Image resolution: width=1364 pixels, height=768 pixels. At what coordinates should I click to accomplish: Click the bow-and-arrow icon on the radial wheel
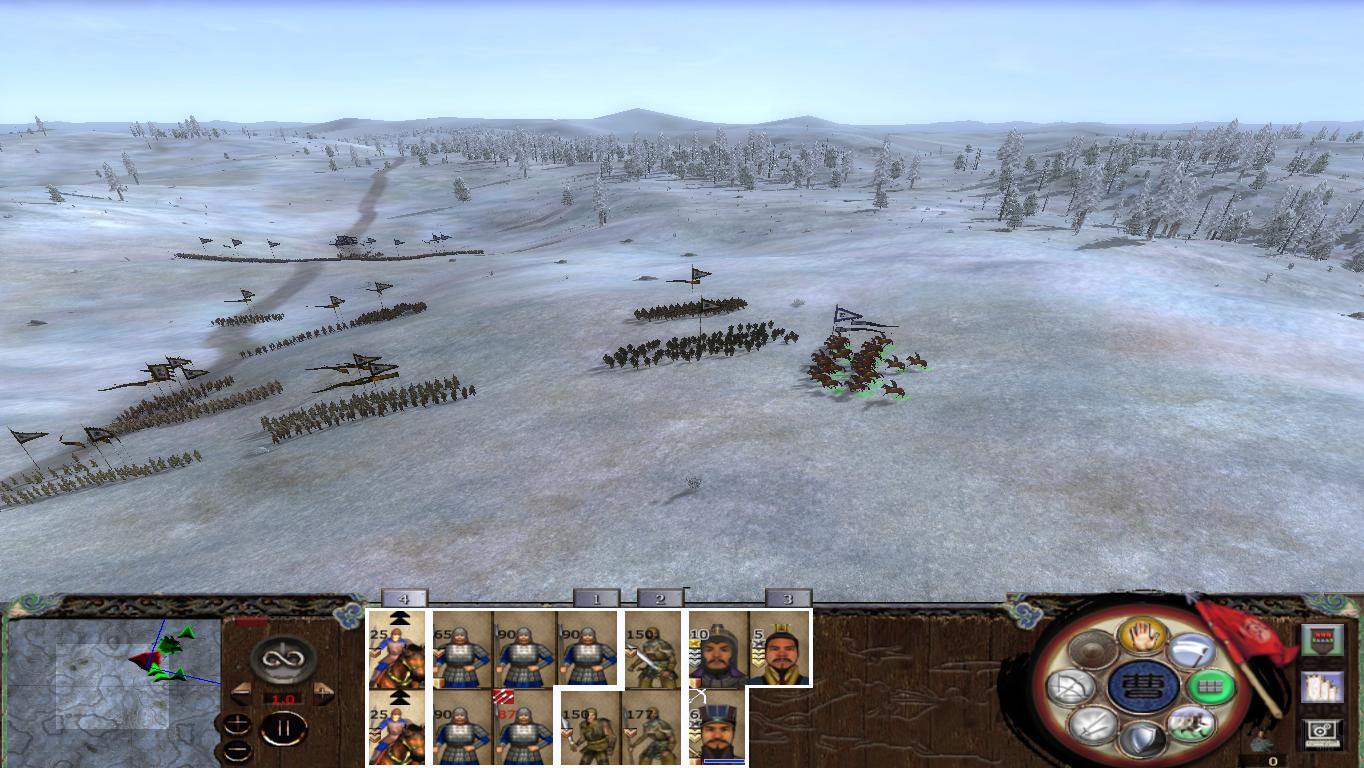point(1071,685)
